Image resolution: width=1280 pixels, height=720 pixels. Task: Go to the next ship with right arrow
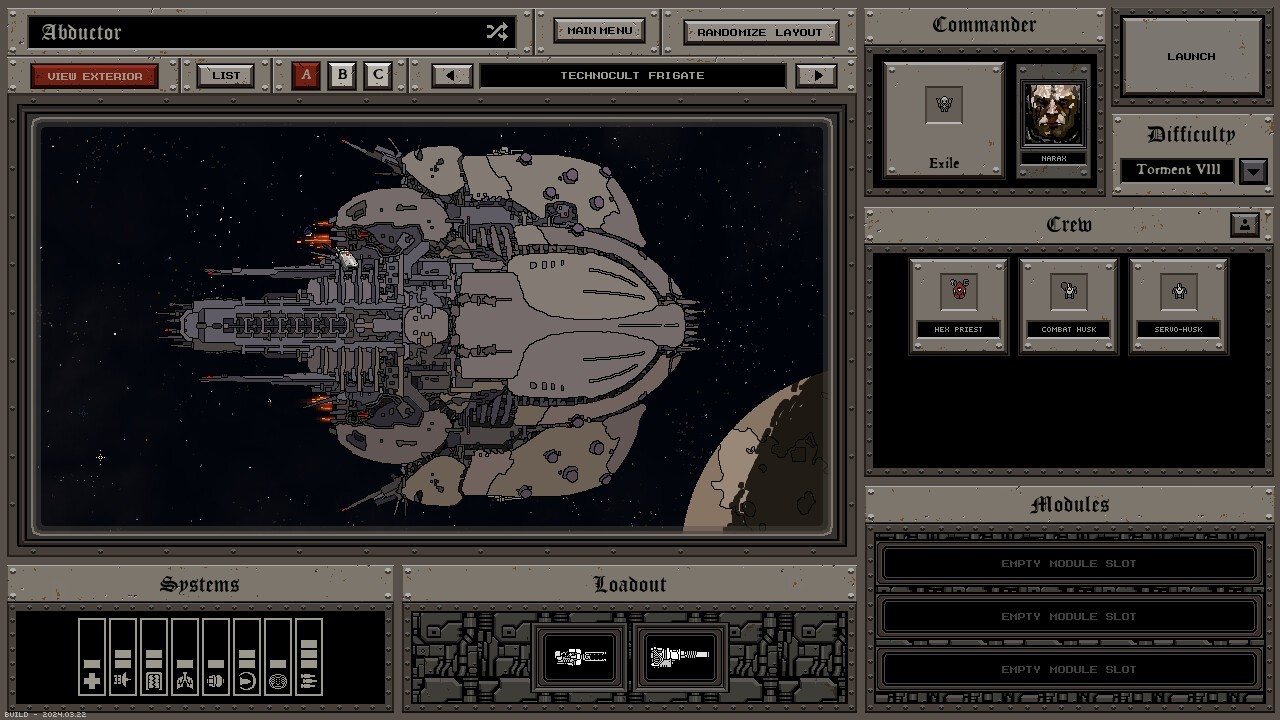(817, 75)
